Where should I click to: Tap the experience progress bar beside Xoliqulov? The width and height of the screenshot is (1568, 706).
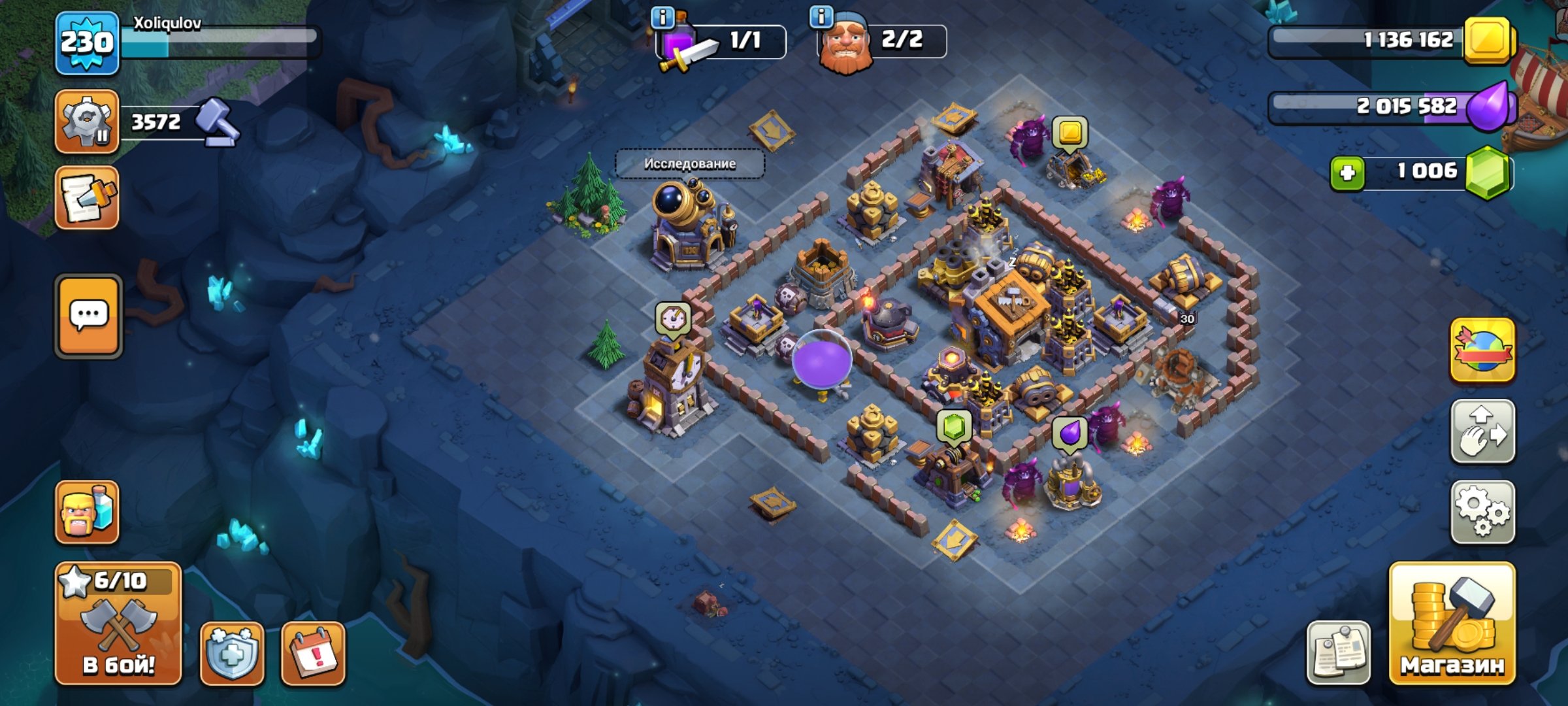tap(229, 41)
